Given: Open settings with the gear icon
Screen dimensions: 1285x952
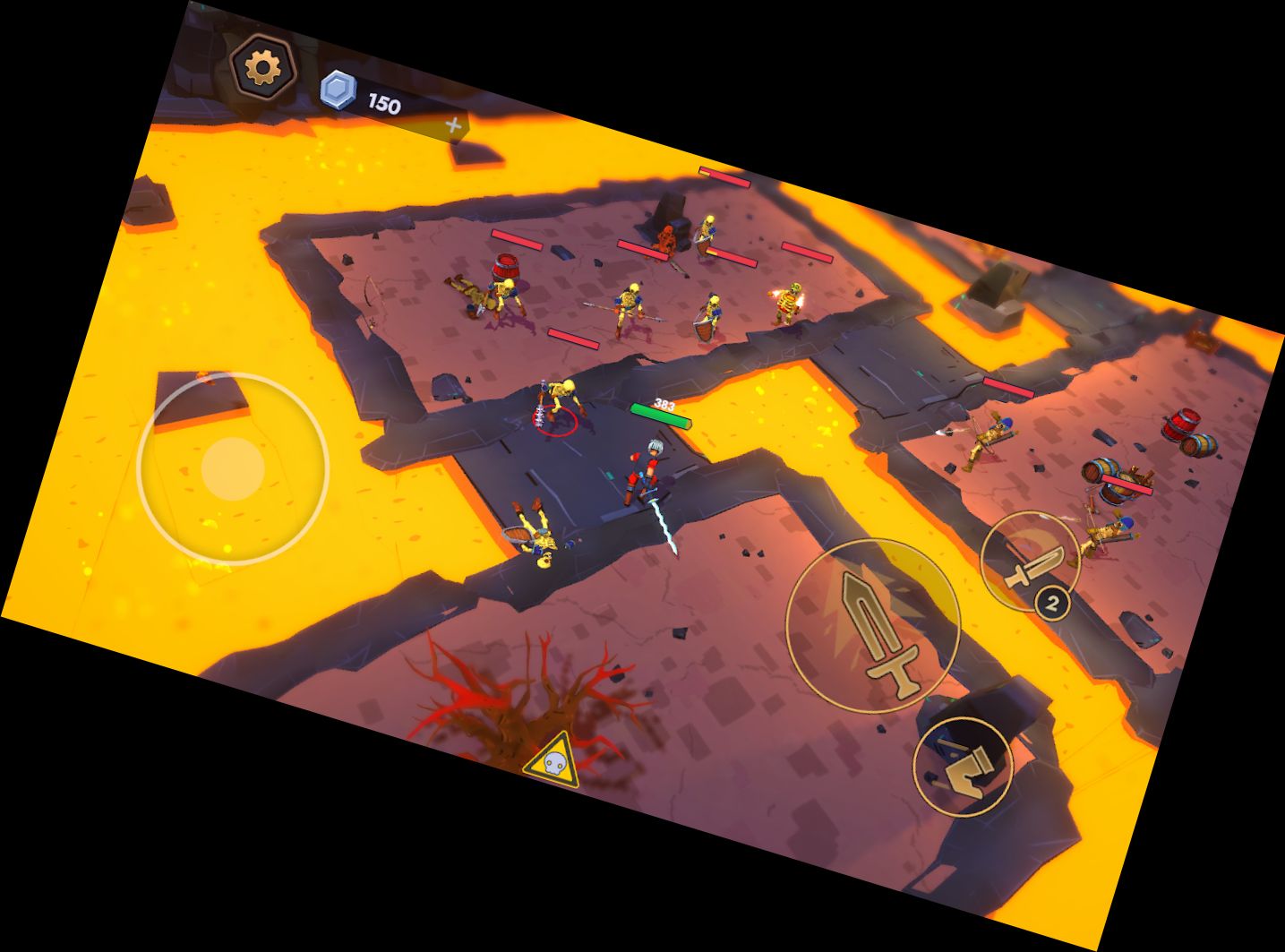Looking at the screenshot, I should click(262, 66).
